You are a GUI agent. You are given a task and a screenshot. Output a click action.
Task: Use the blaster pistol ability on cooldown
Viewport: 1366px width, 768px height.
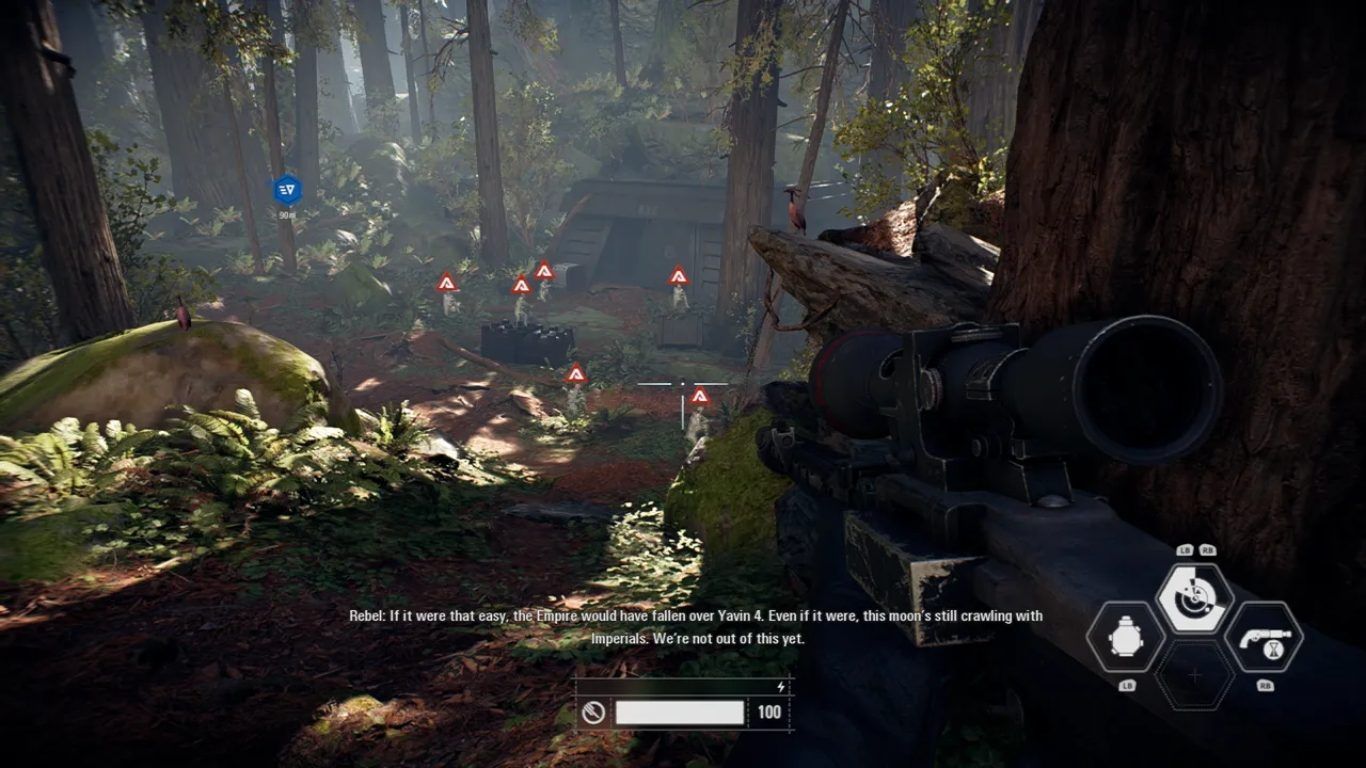click(x=1263, y=637)
